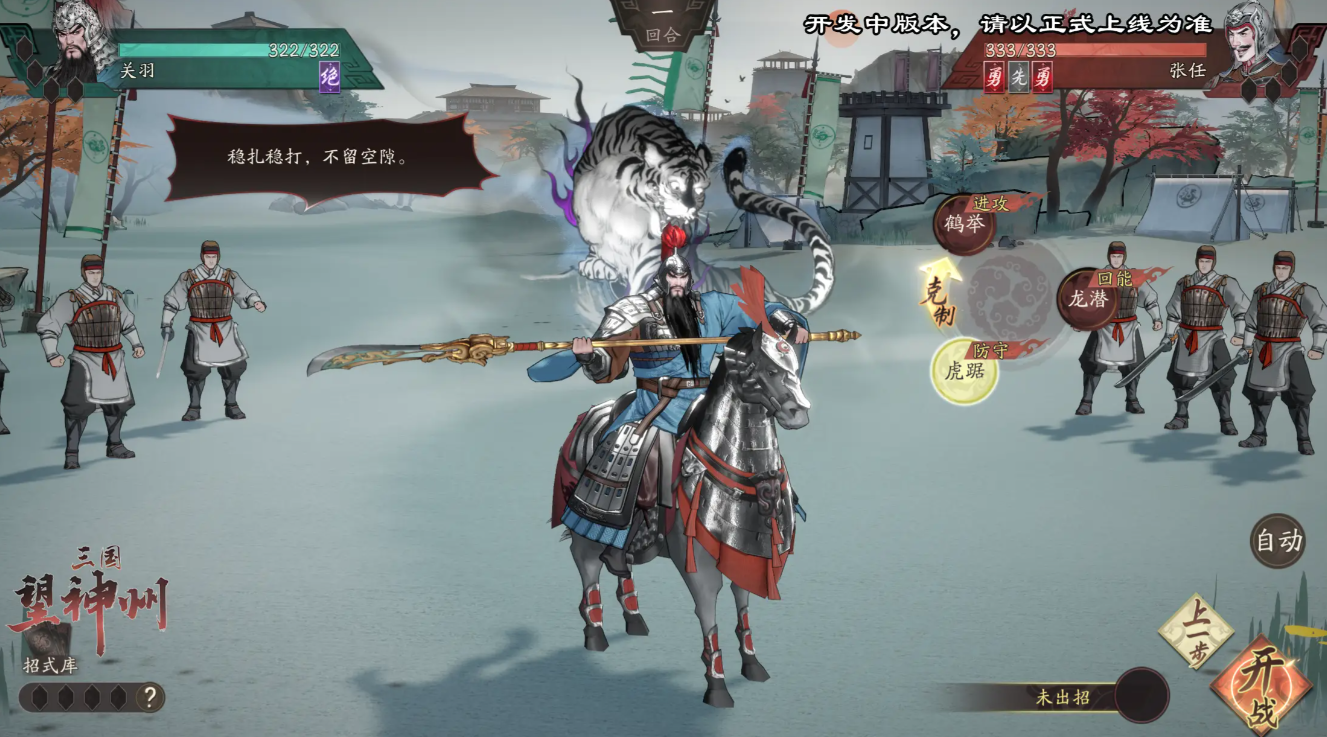Undo with the 上一步 button
Viewport: 1327px width, 737px height.
tap(1195, 631)
